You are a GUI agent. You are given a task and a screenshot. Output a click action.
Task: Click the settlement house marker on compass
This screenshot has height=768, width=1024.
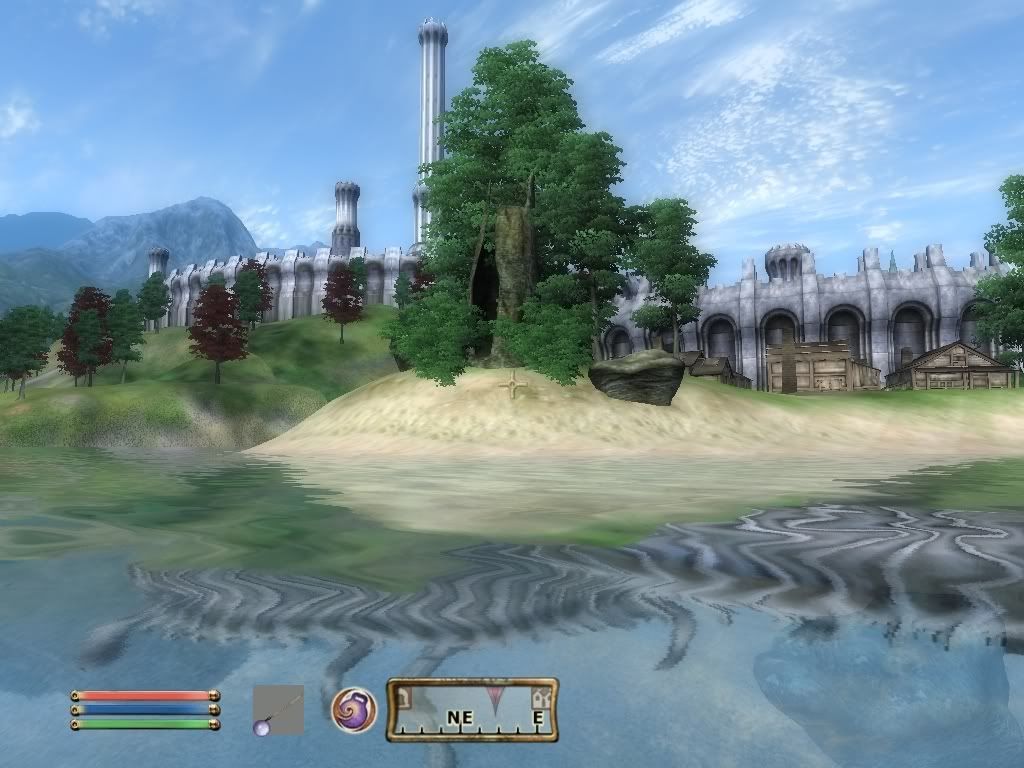coord(541,697)
